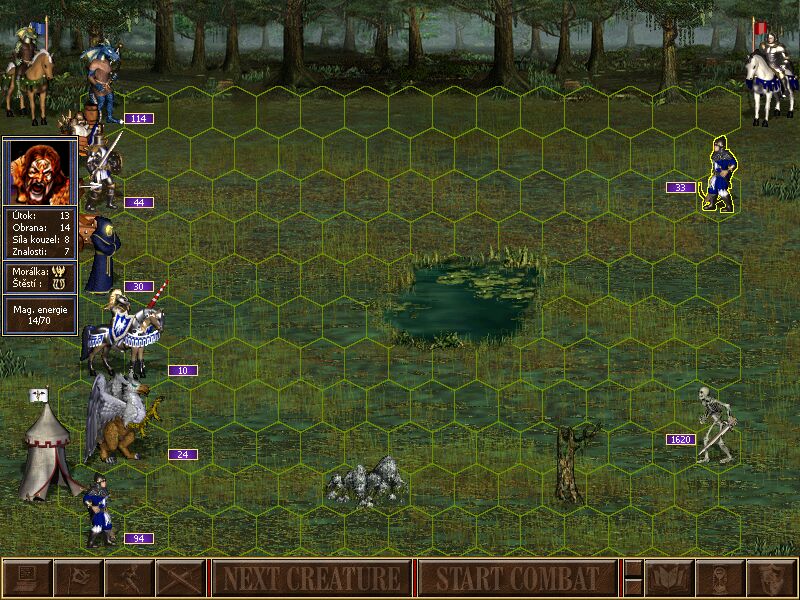Select the blue-robed monk stack of 30

tap(101, 258)
